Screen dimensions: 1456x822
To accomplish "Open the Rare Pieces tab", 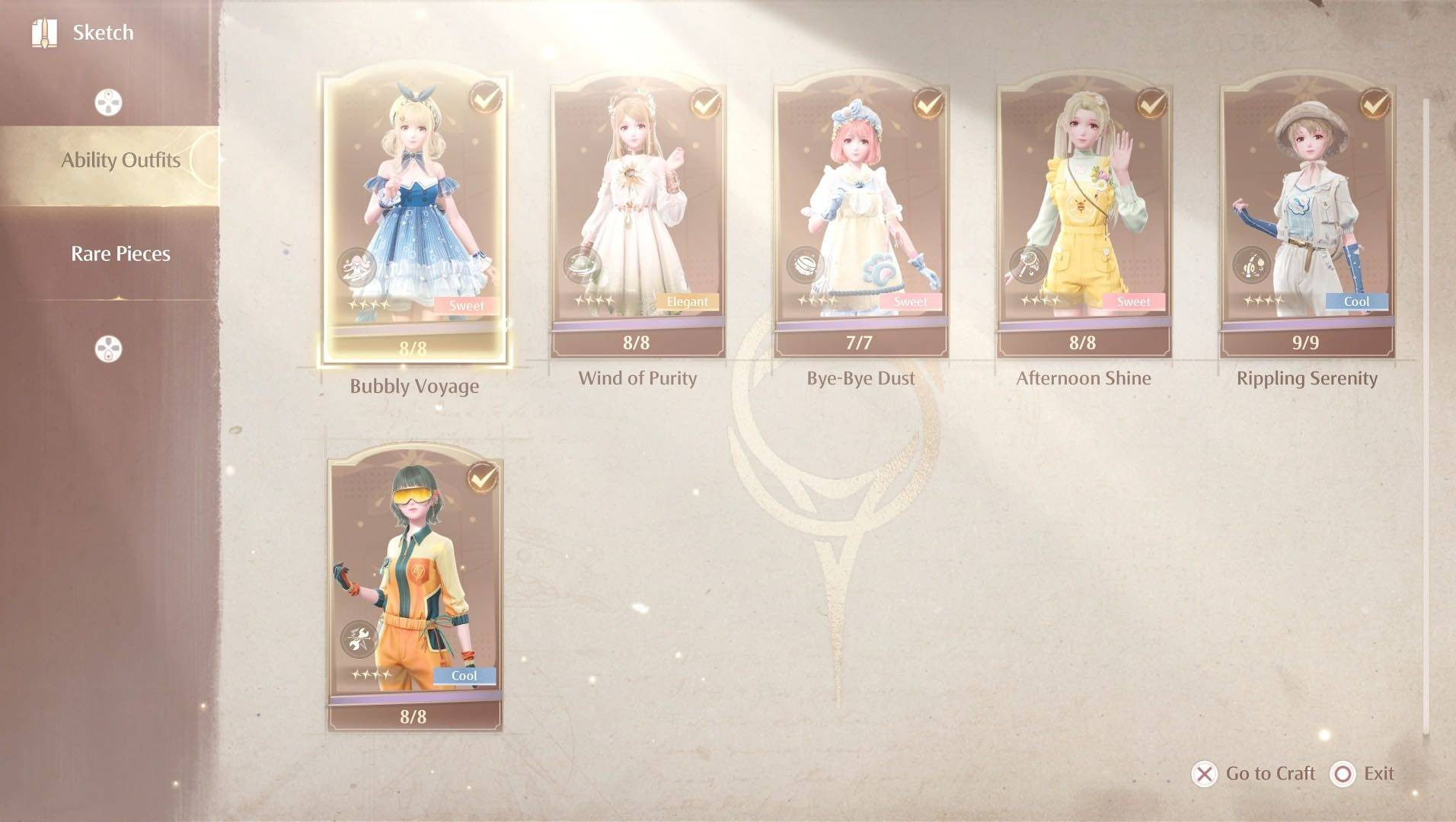I will click(120, 254).
